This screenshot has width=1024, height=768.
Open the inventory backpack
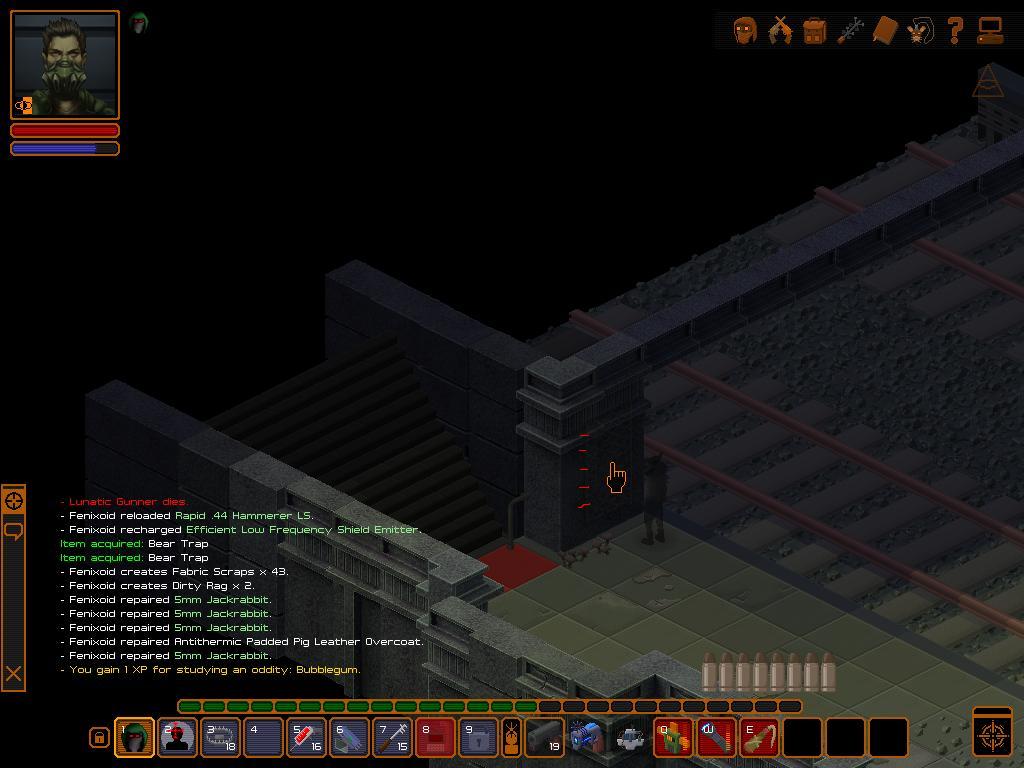[815, 31]
